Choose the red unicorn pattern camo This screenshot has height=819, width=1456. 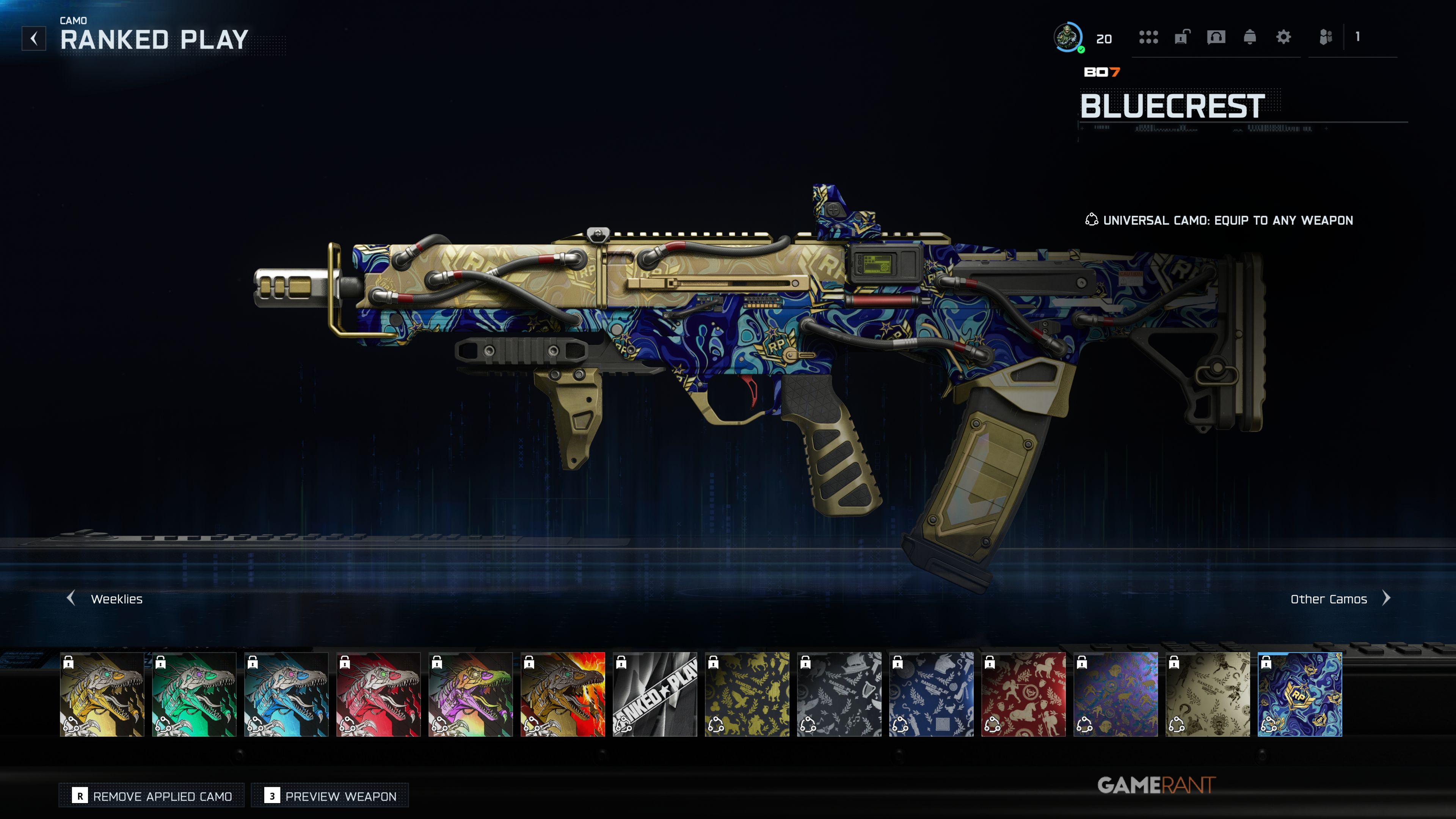coord(1024,694)
